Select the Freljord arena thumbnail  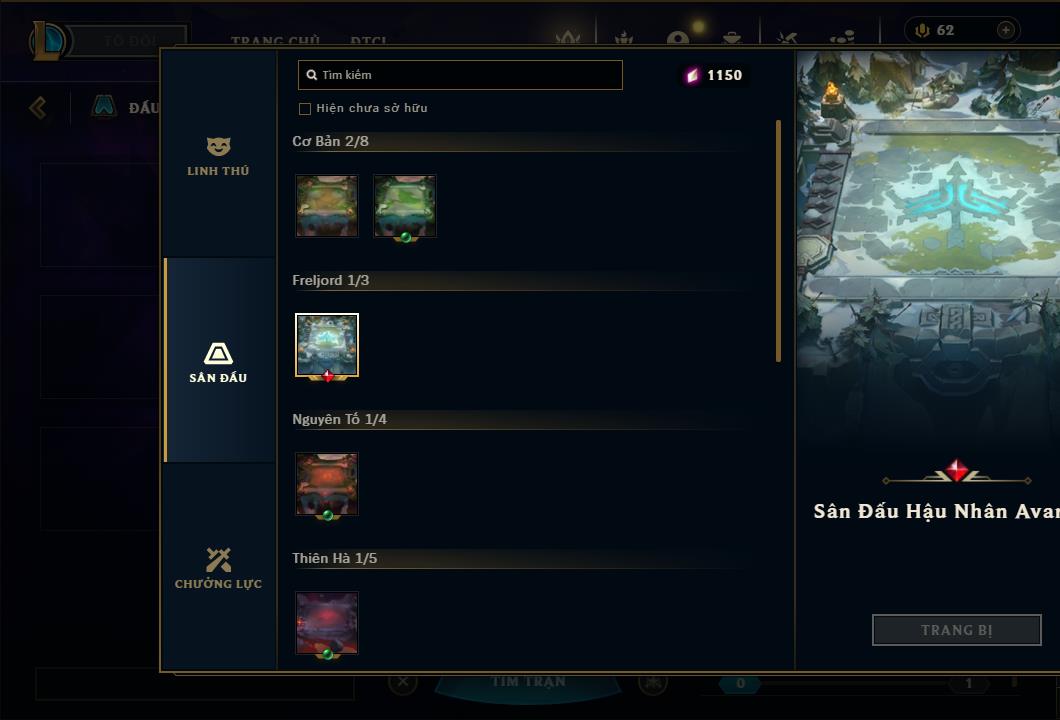click(327, 345)
